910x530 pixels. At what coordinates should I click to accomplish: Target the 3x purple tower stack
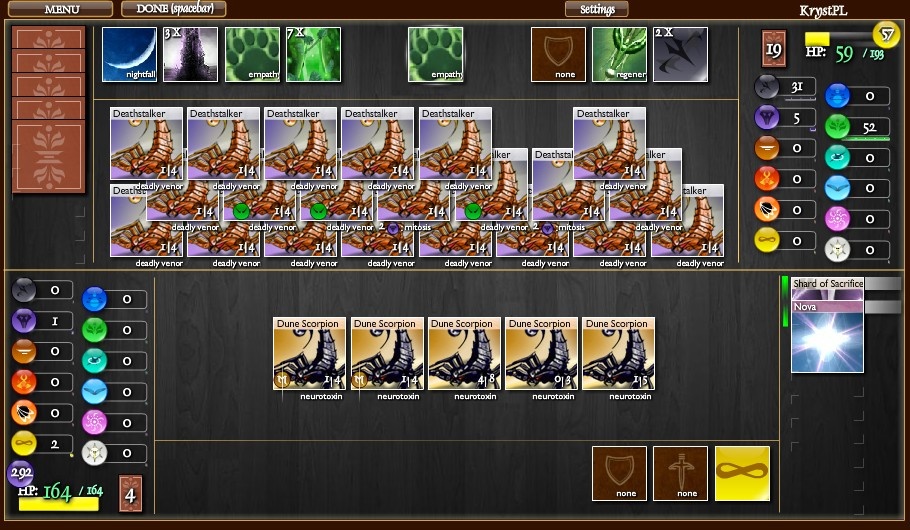click(191, 54)
